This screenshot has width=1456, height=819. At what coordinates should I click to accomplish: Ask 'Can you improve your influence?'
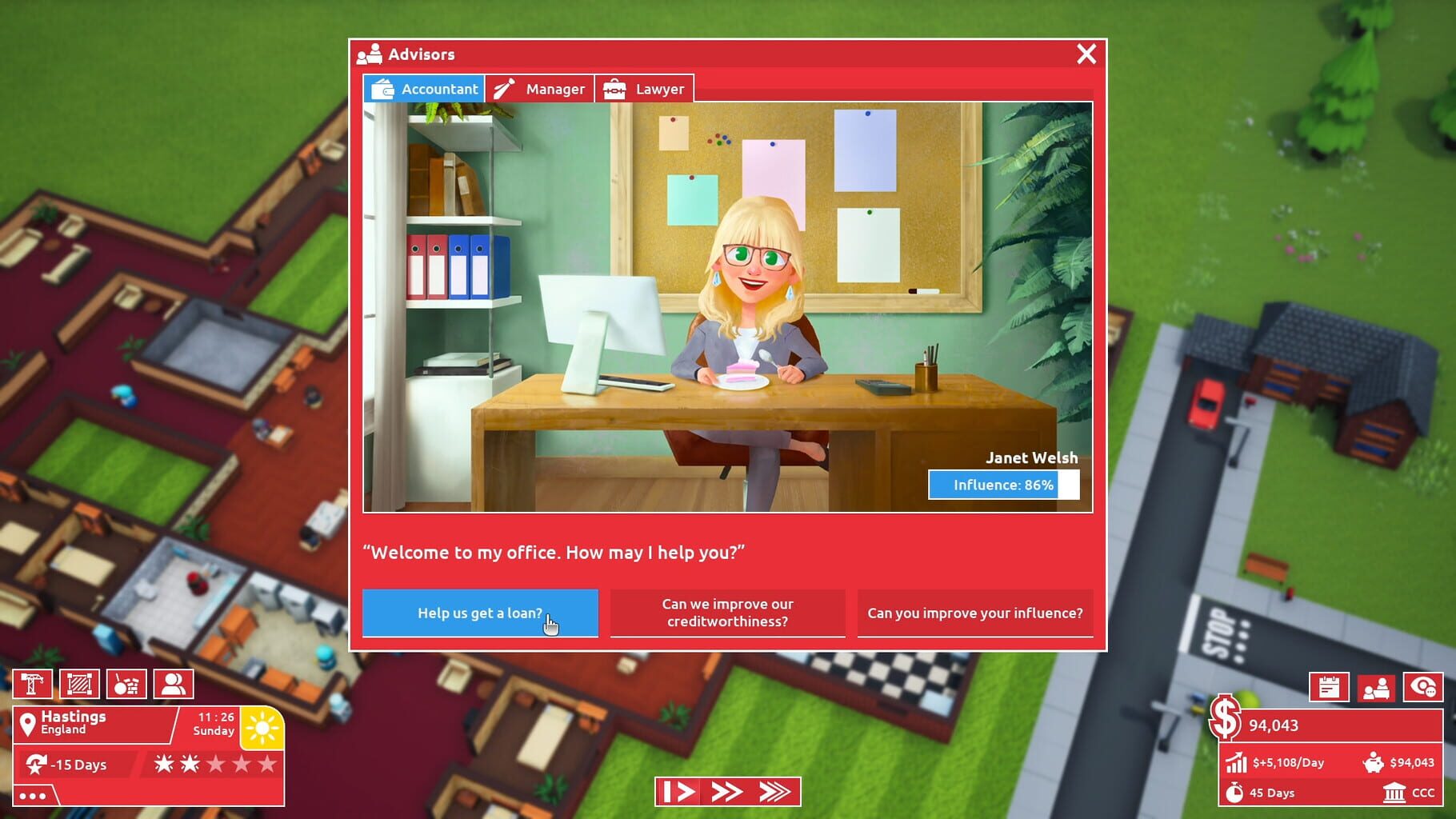(974, 613)
